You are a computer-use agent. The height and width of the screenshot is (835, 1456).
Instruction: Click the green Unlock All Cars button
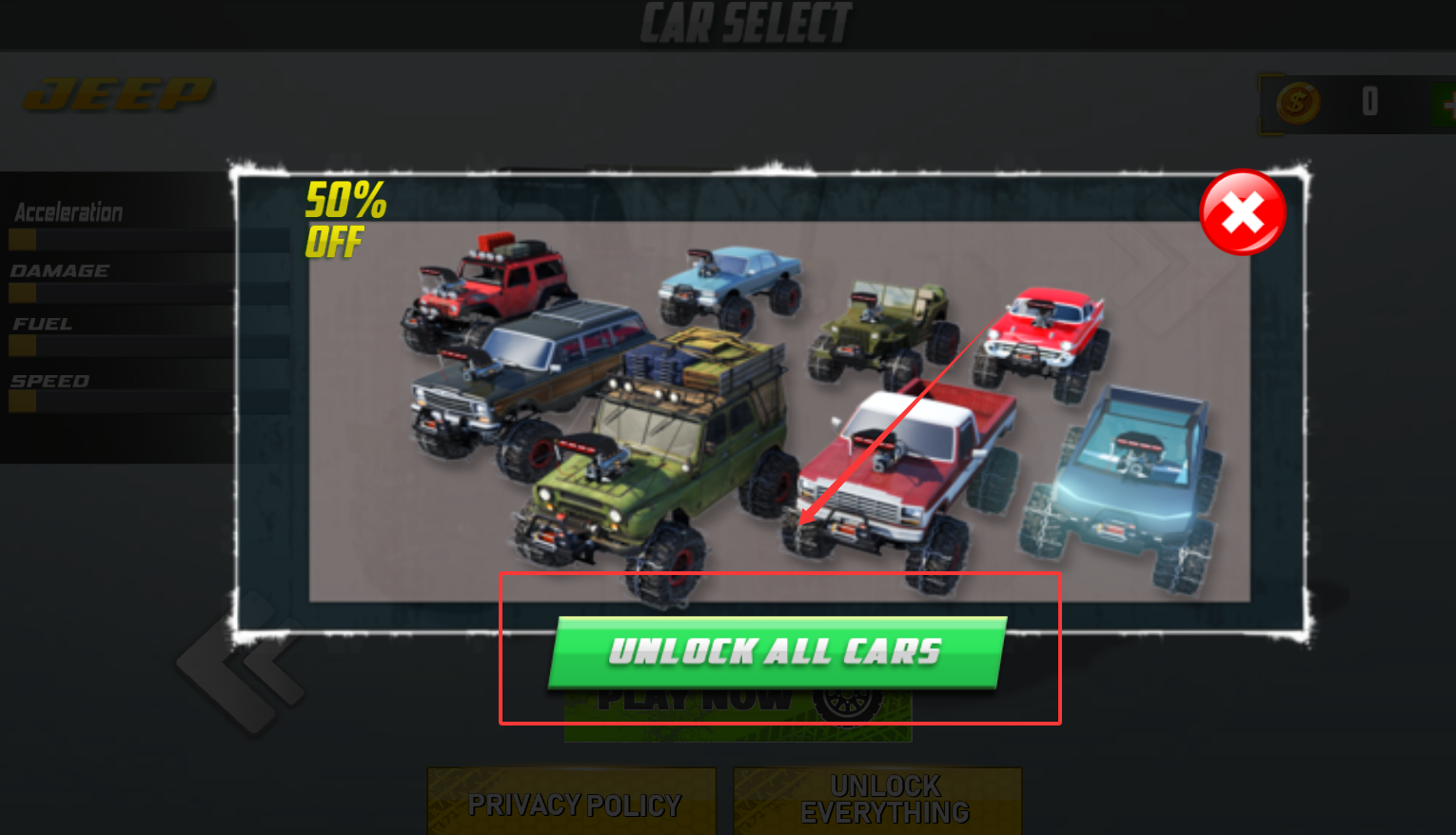point(776,652)
